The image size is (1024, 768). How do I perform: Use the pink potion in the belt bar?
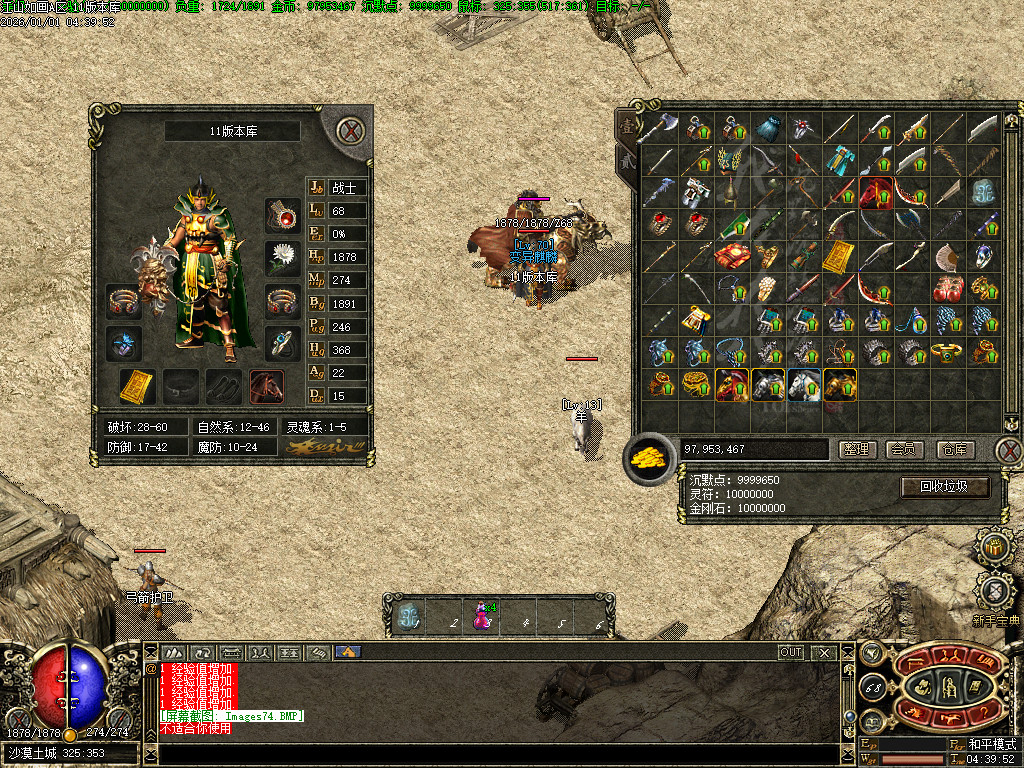pos(483,614)
